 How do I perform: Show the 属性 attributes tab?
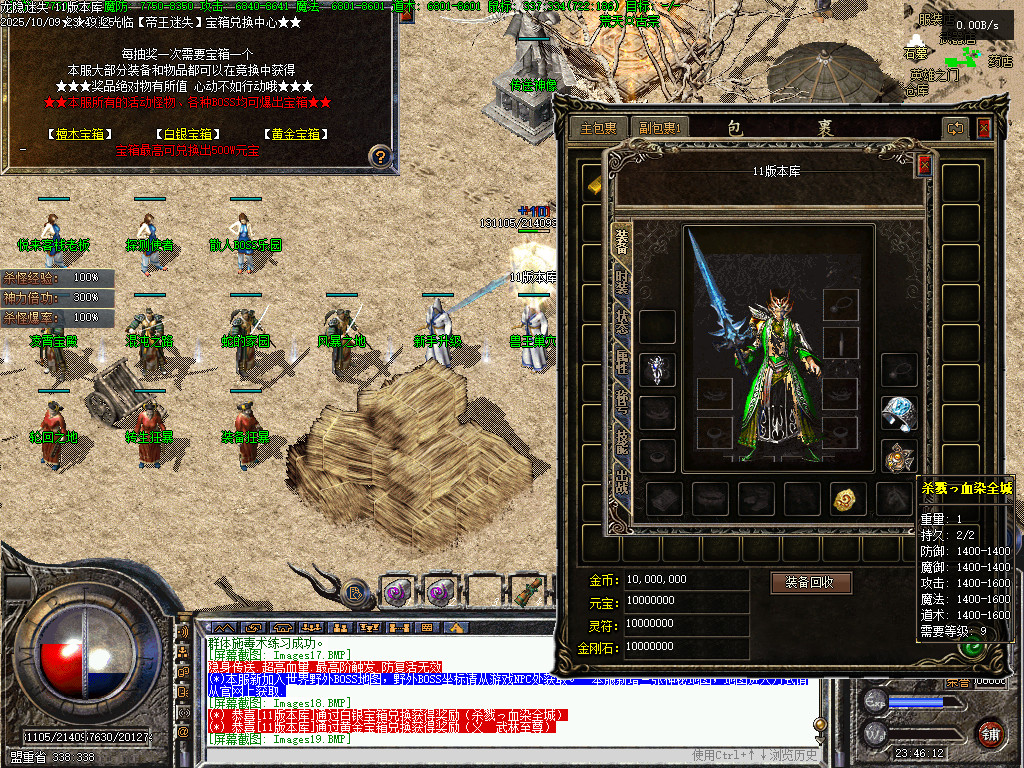621,364
